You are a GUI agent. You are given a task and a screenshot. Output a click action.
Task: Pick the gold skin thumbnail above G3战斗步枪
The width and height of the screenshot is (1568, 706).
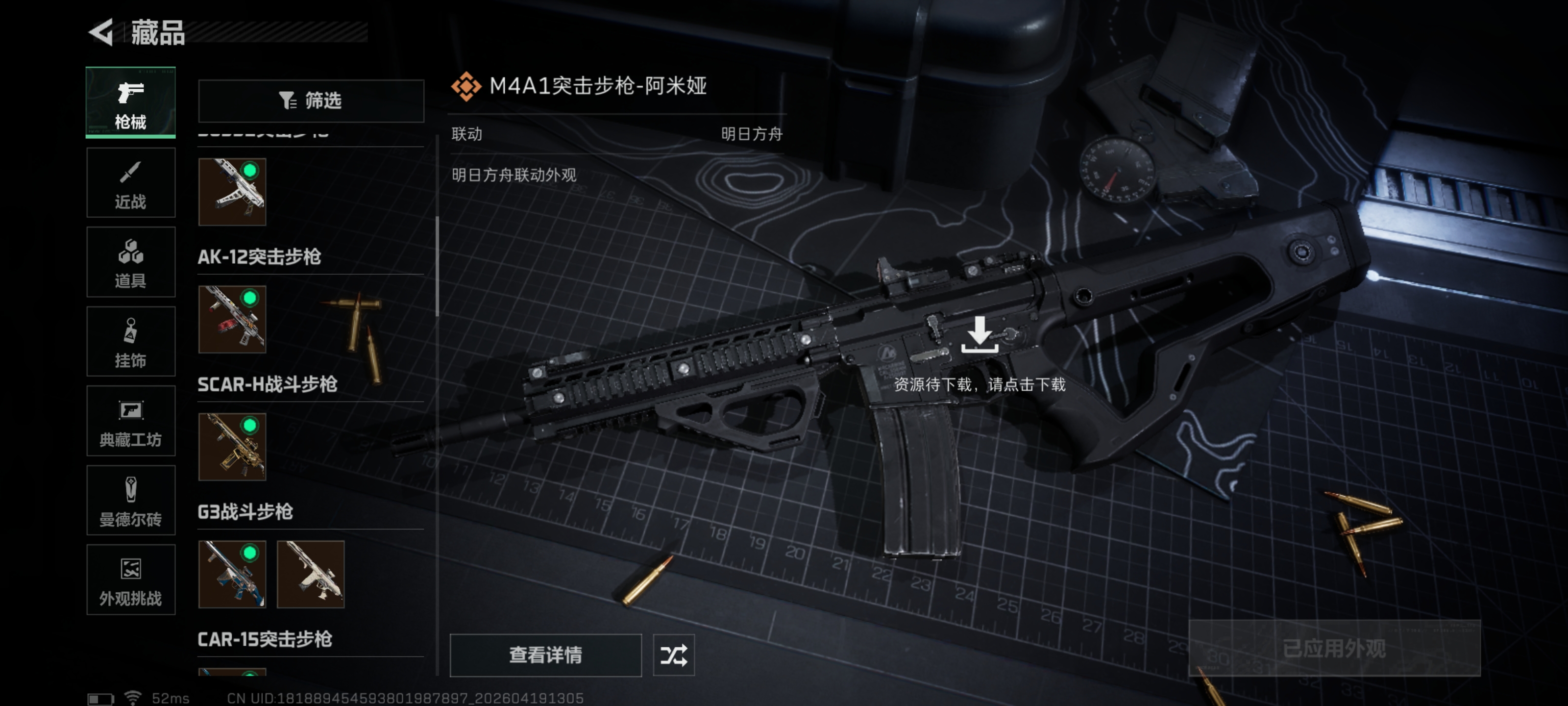[x=232, y=447]
